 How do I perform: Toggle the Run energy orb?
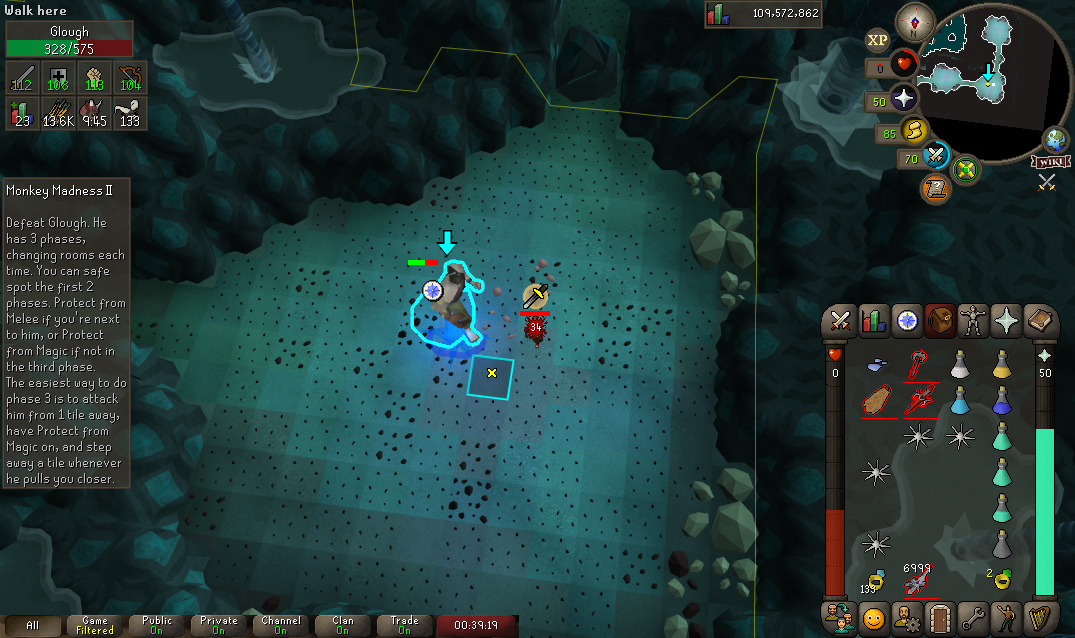(x=913, y=131)
